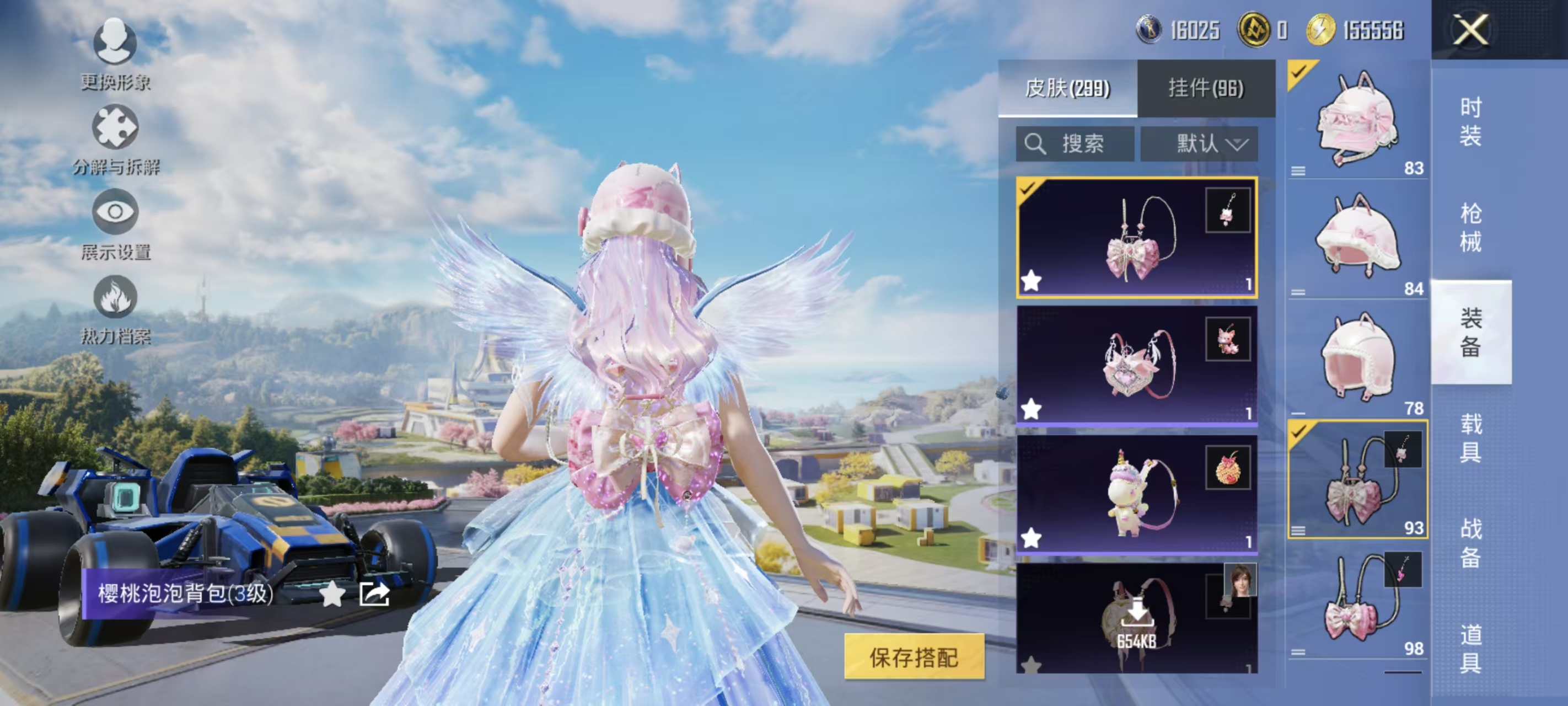Viewport: 1568px width, 706px height.
Task: Choose the plain pink helmet numbered 78
Action: coord(1357,360)
